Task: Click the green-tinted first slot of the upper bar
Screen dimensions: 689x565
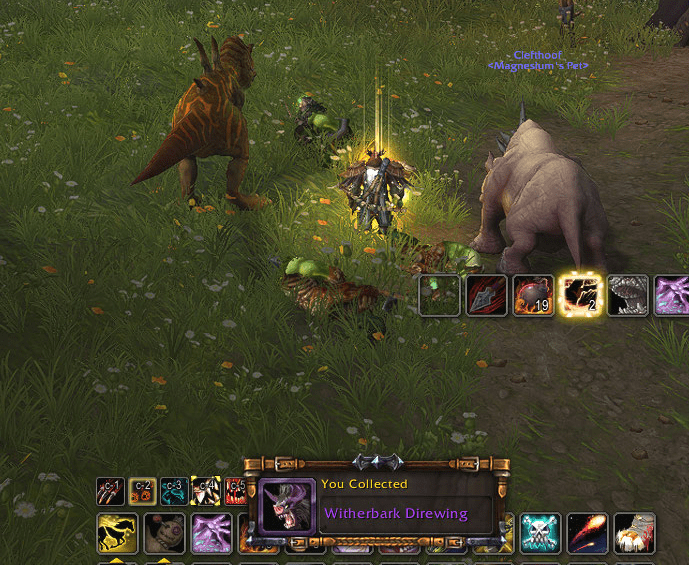Action: 439,295
